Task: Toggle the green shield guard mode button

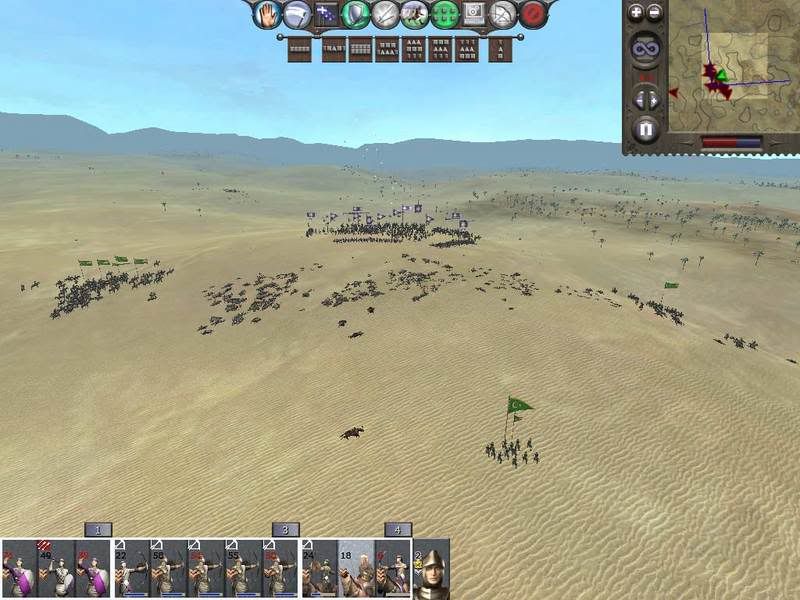Action: coord(356,14)
